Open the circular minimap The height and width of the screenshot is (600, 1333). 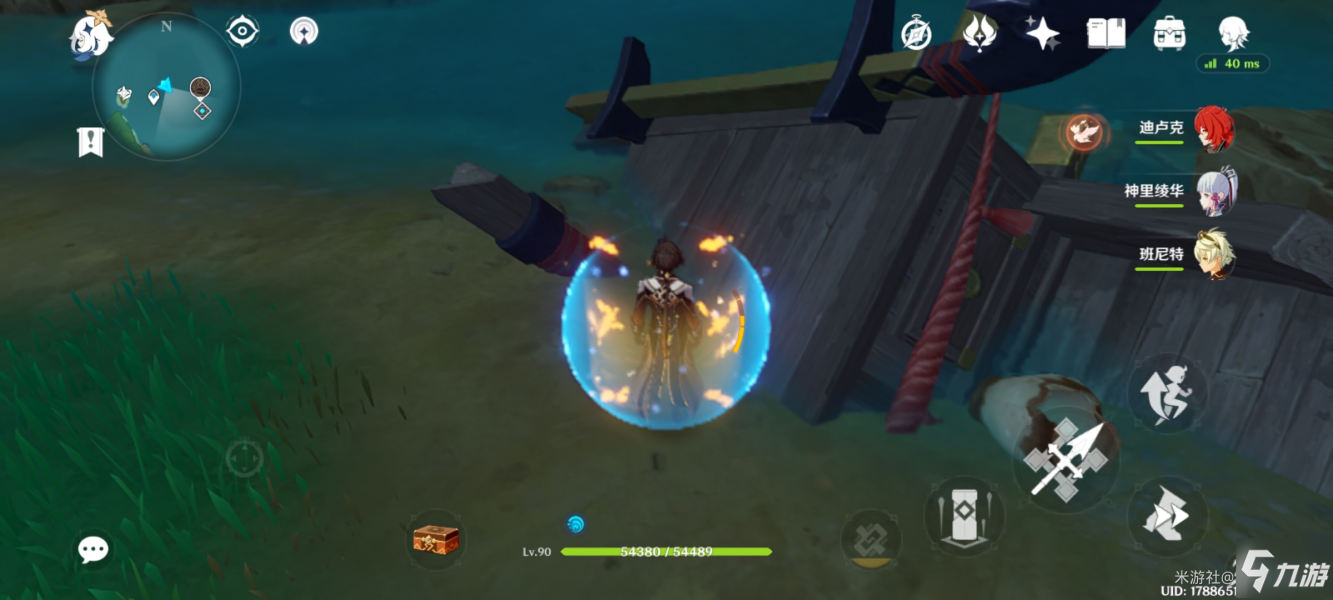tap(166, 86)
